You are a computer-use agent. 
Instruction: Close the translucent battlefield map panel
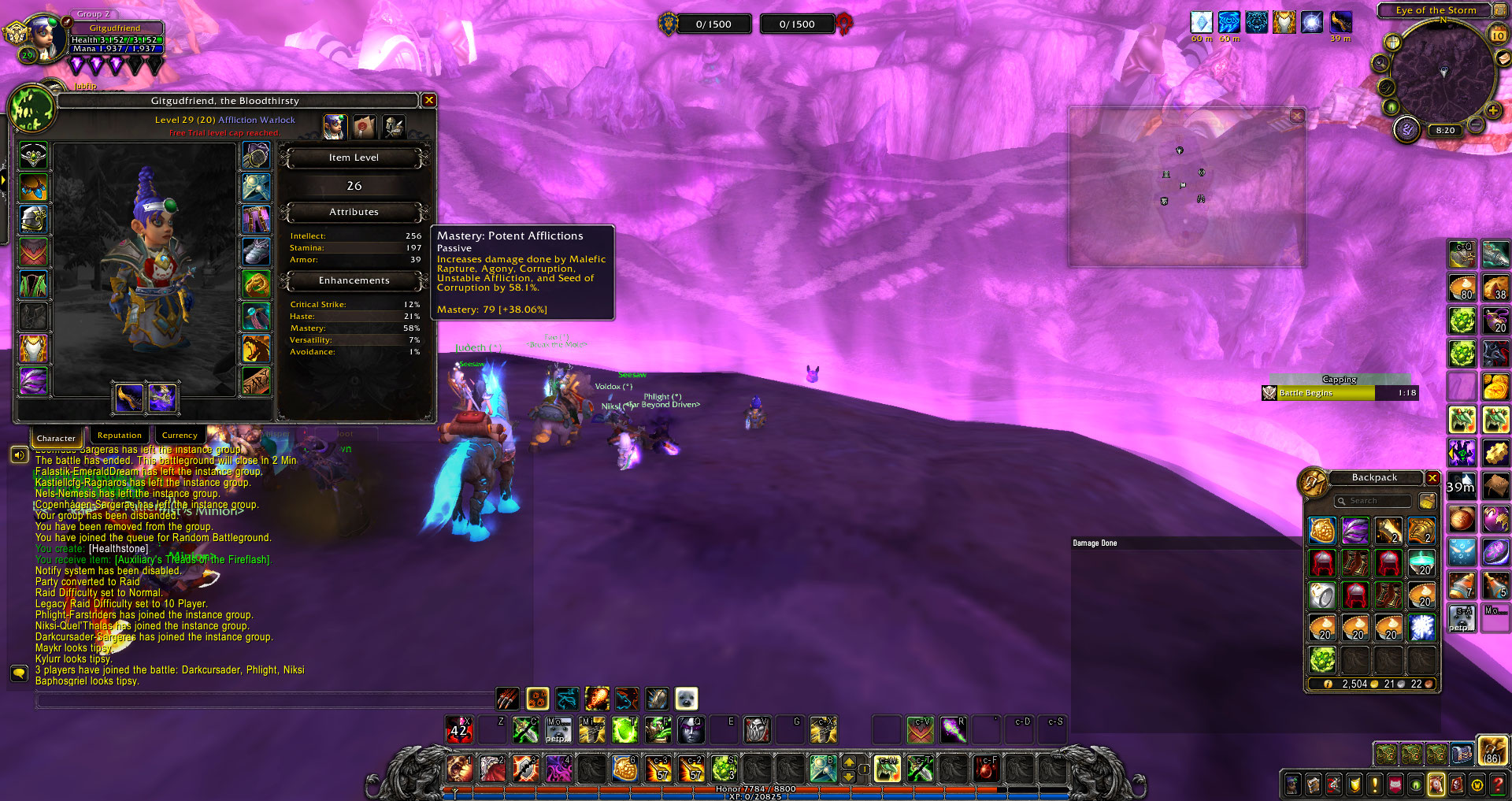[x=1297, y=116]
